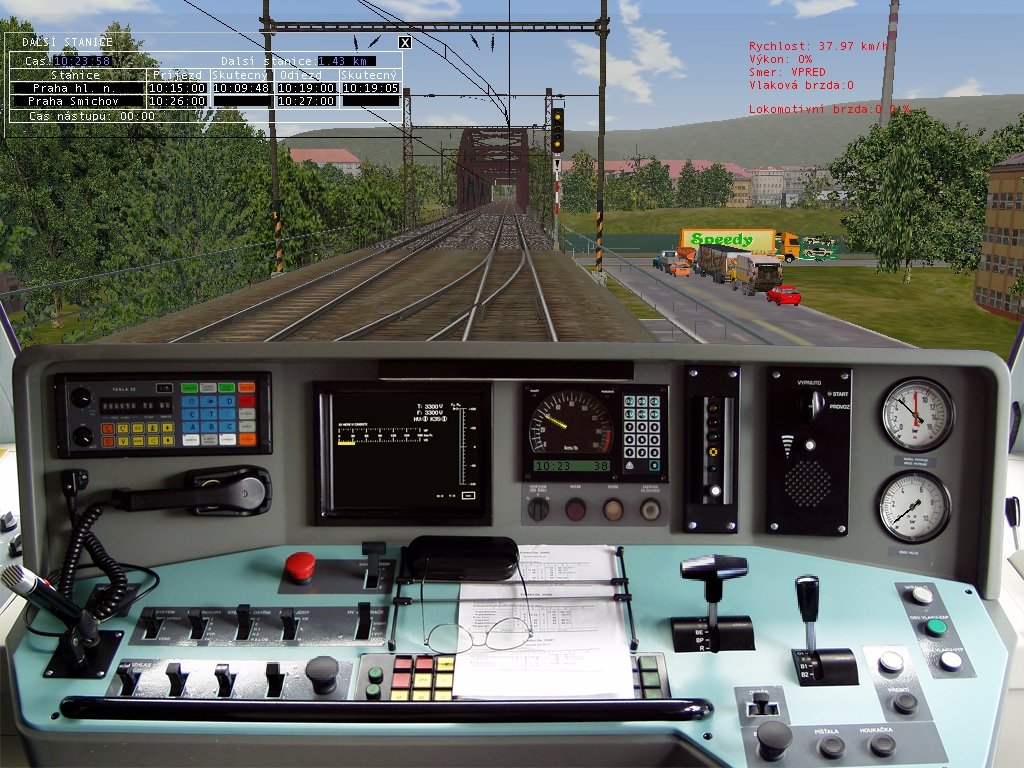Hit the red emergency mushroom button
Image resolution: width=1024 pixels, height=768 pixels.
[x=299, y=566]
